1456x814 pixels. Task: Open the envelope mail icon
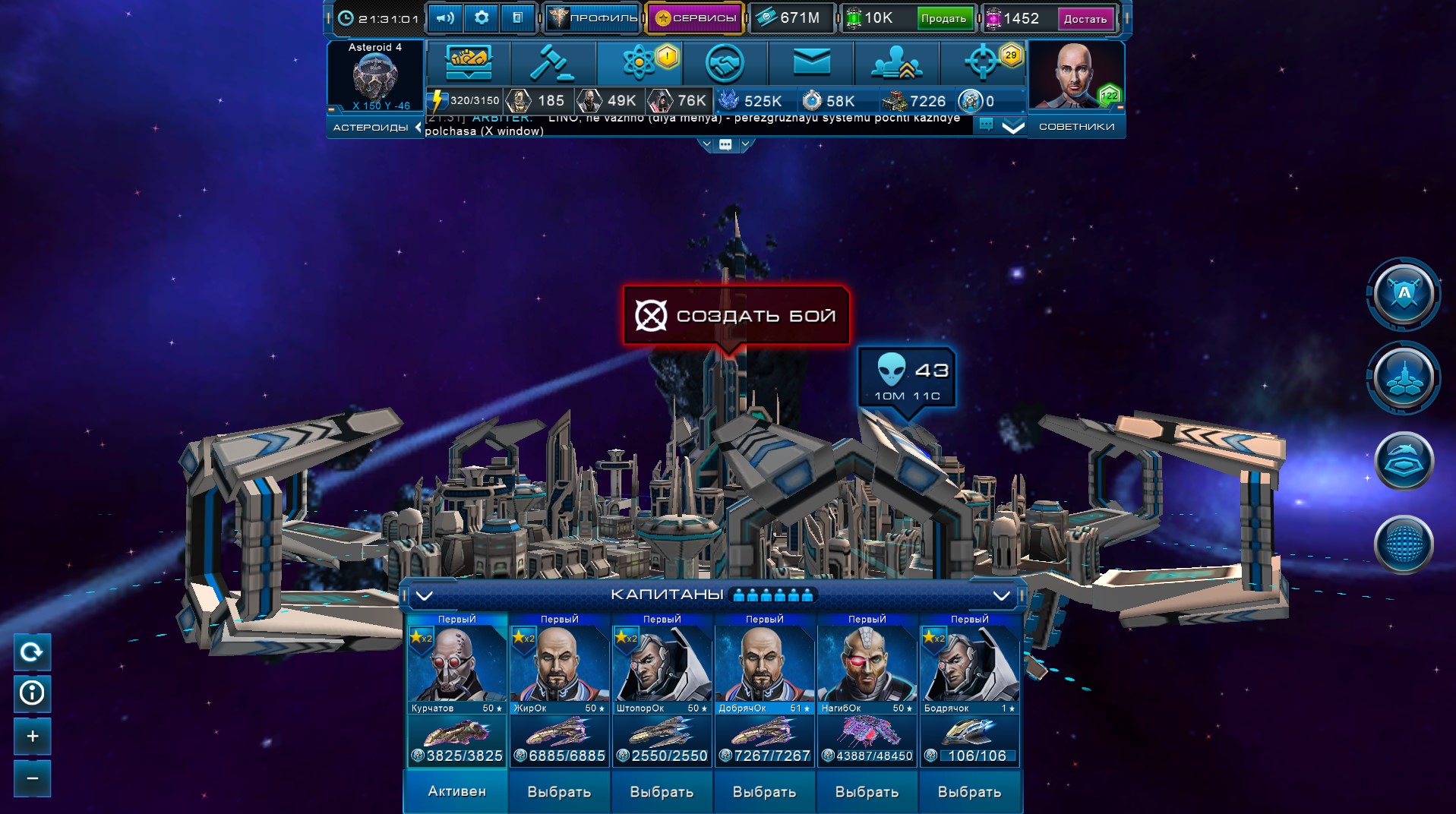[x=811, y=63]
